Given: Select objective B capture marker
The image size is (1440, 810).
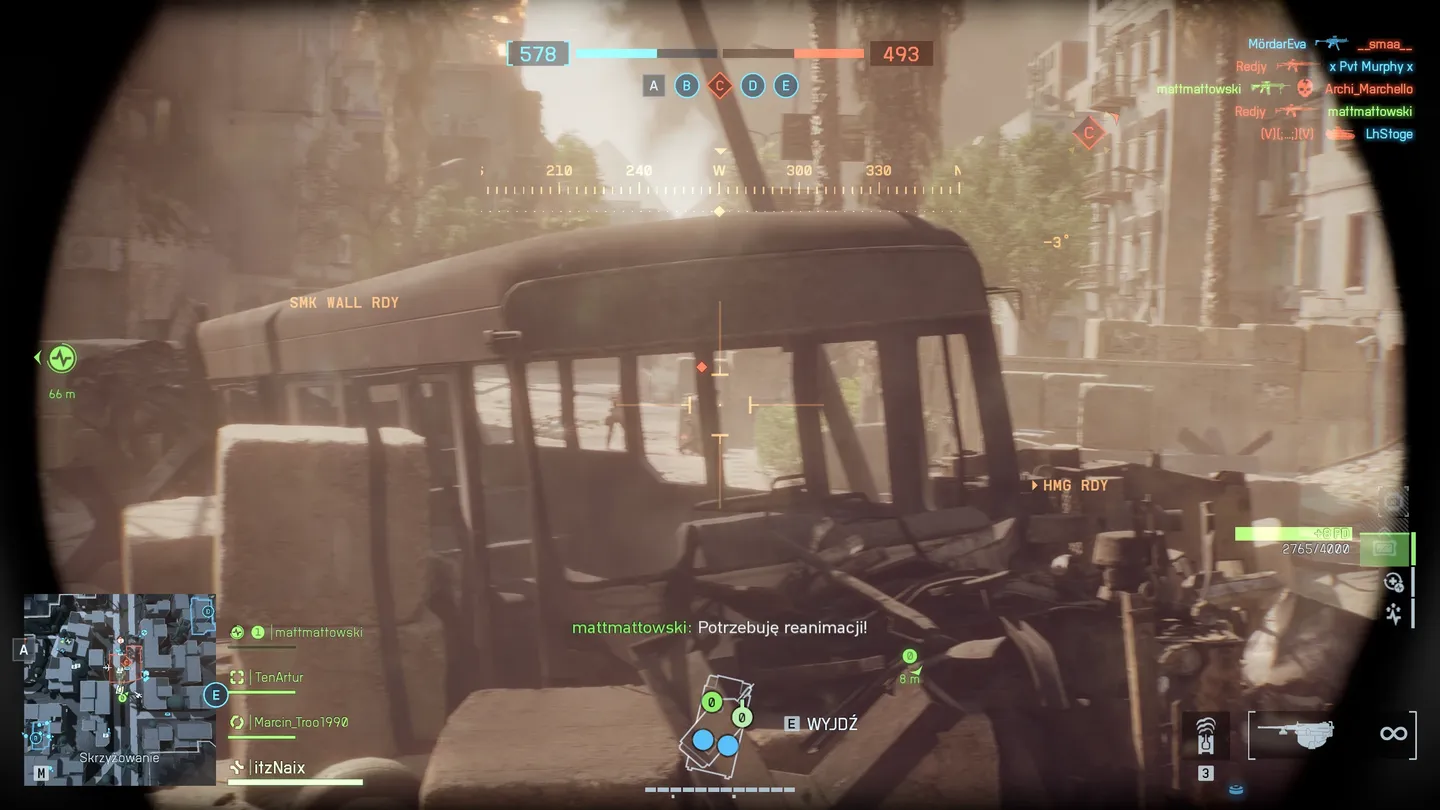Looking at the screenshot, I should click(686, 86).
